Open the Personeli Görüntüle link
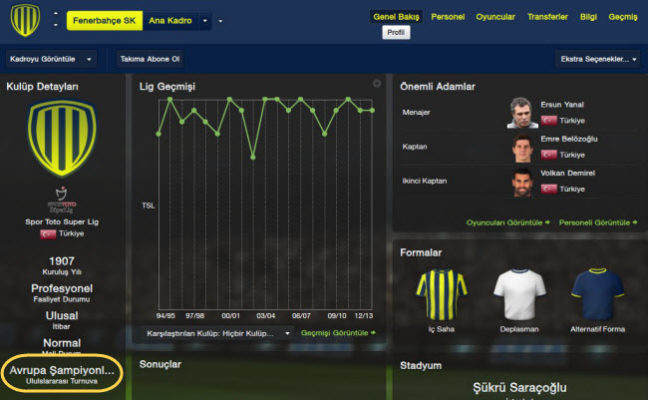 click(596, 222)
